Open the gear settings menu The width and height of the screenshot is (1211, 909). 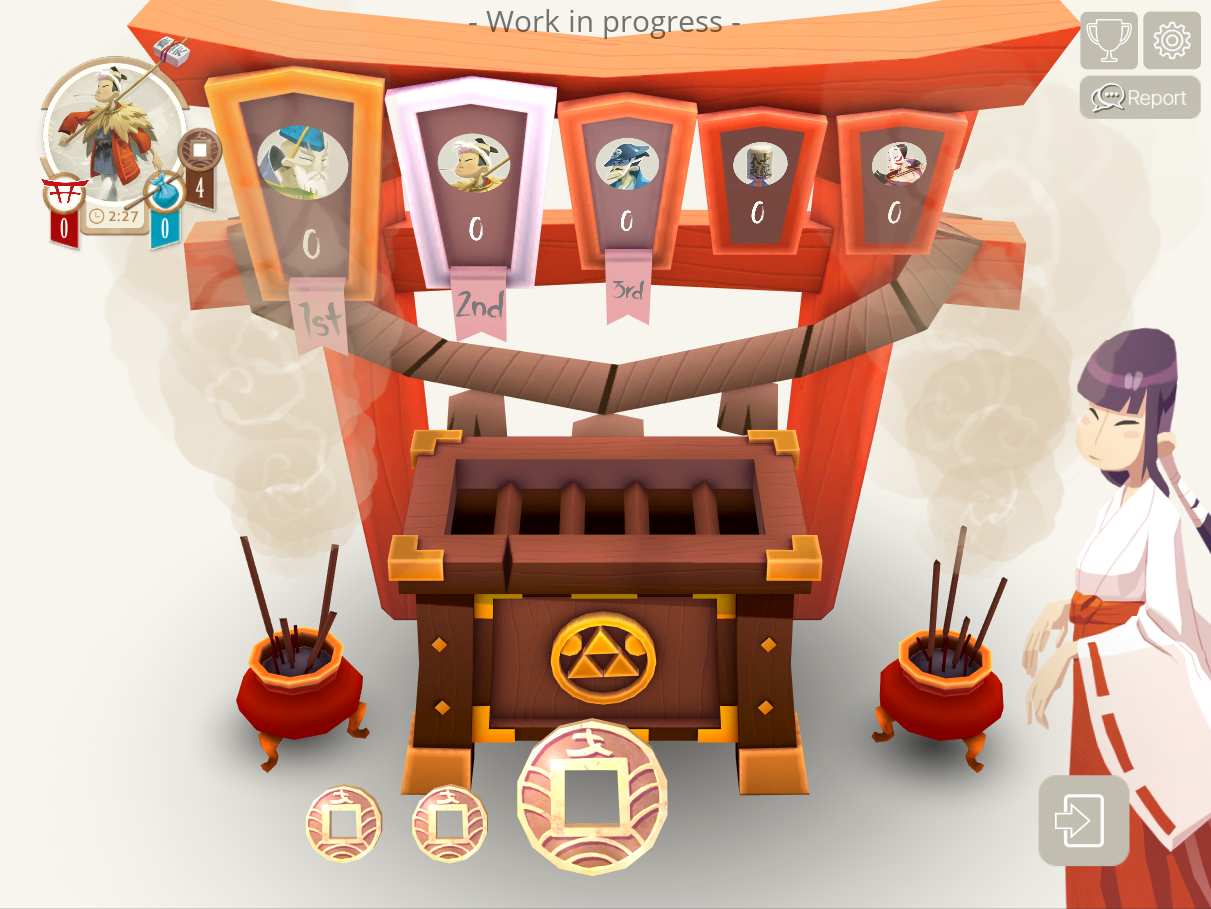point(1171,40)
